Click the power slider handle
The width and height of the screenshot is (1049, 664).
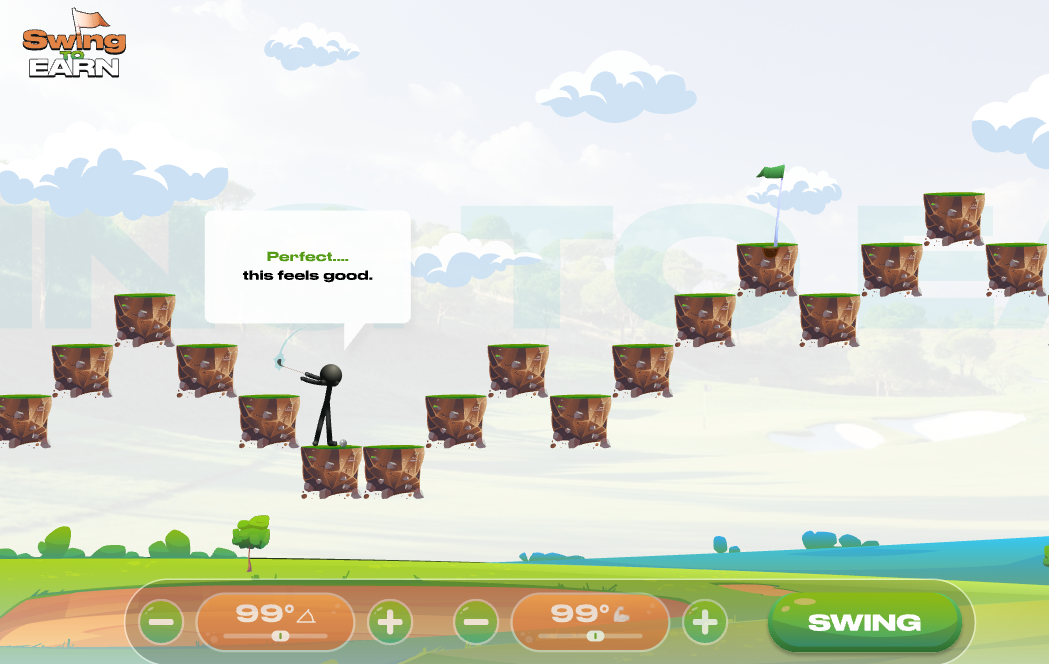pos(596,636)
